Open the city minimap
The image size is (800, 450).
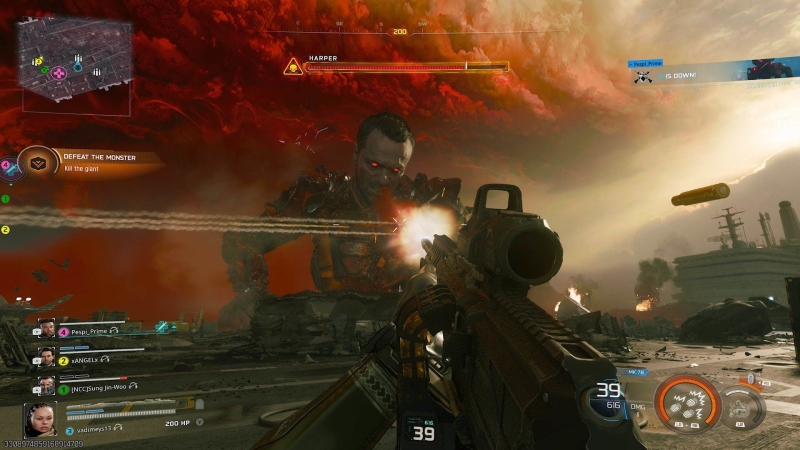pyautogui.click(x=73, y=63)
